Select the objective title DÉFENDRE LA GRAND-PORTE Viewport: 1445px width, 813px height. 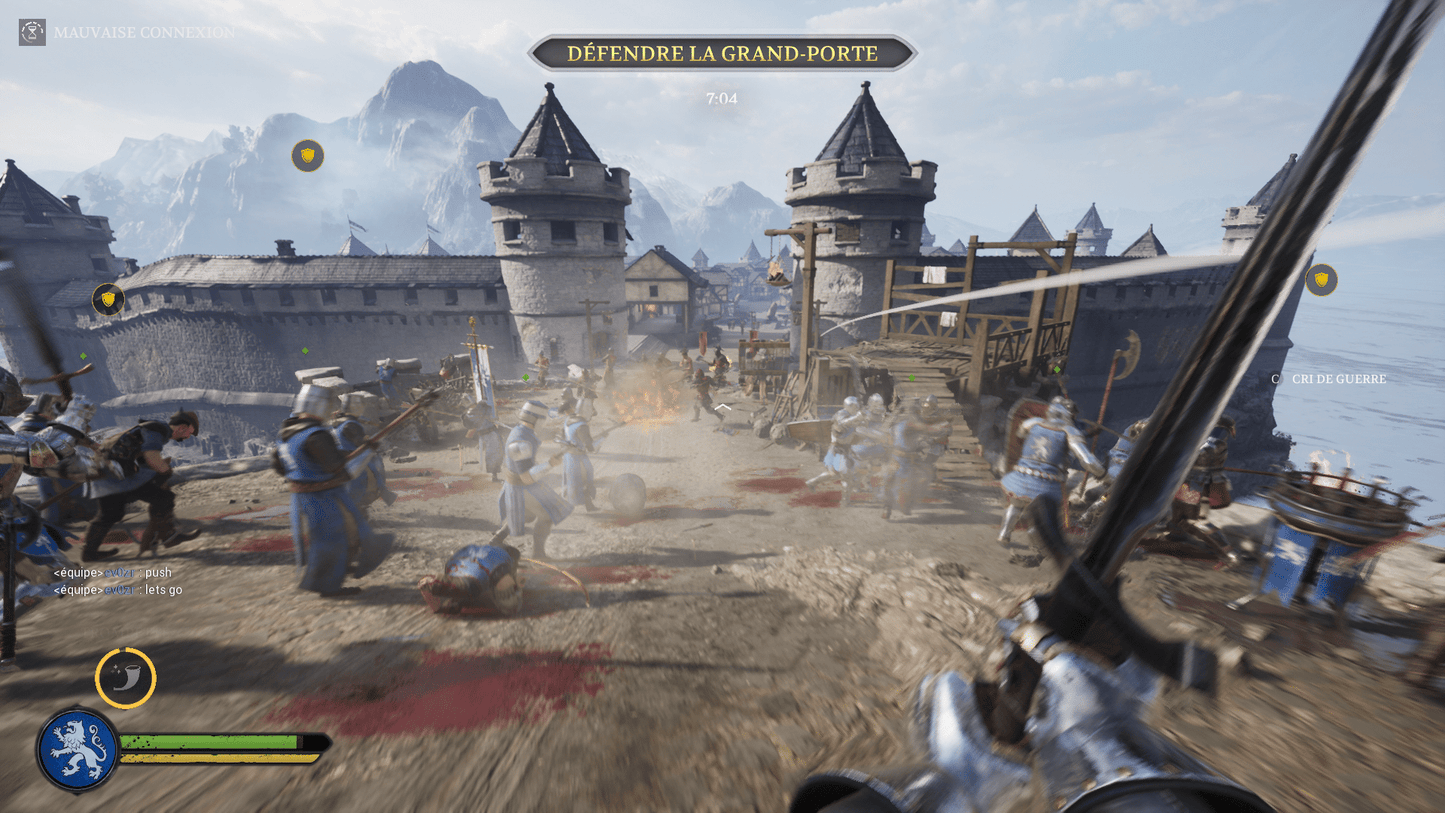point(722,53)
